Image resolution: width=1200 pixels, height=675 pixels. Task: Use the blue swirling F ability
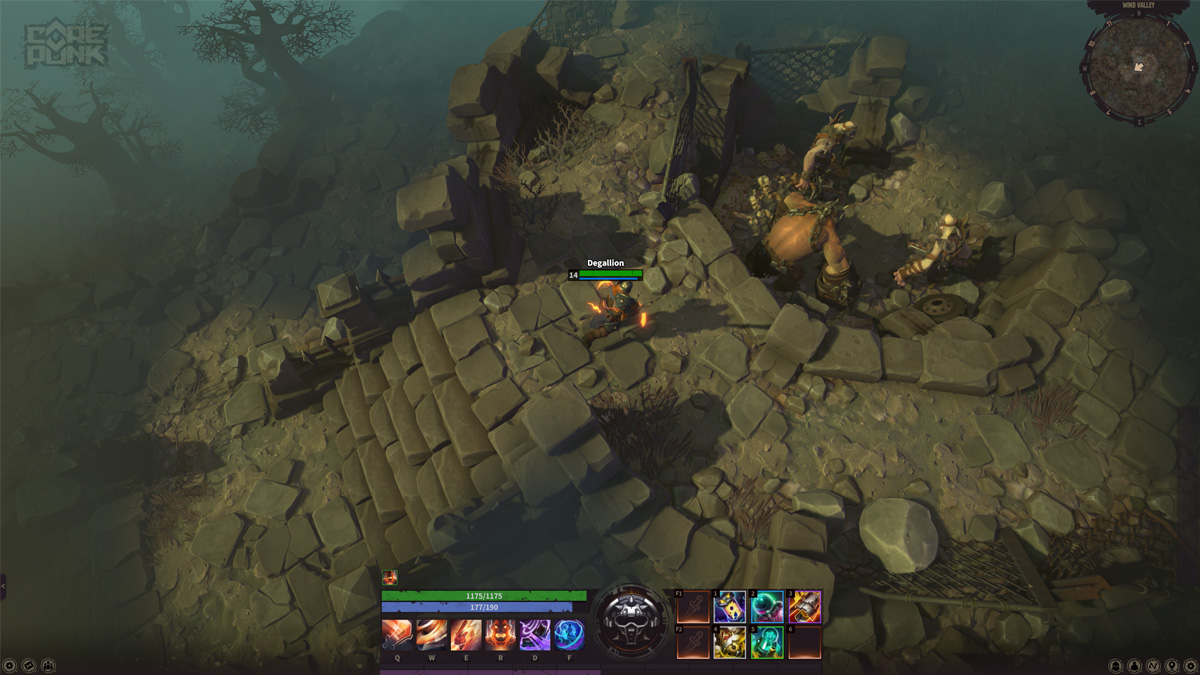[x=569, y=634]
